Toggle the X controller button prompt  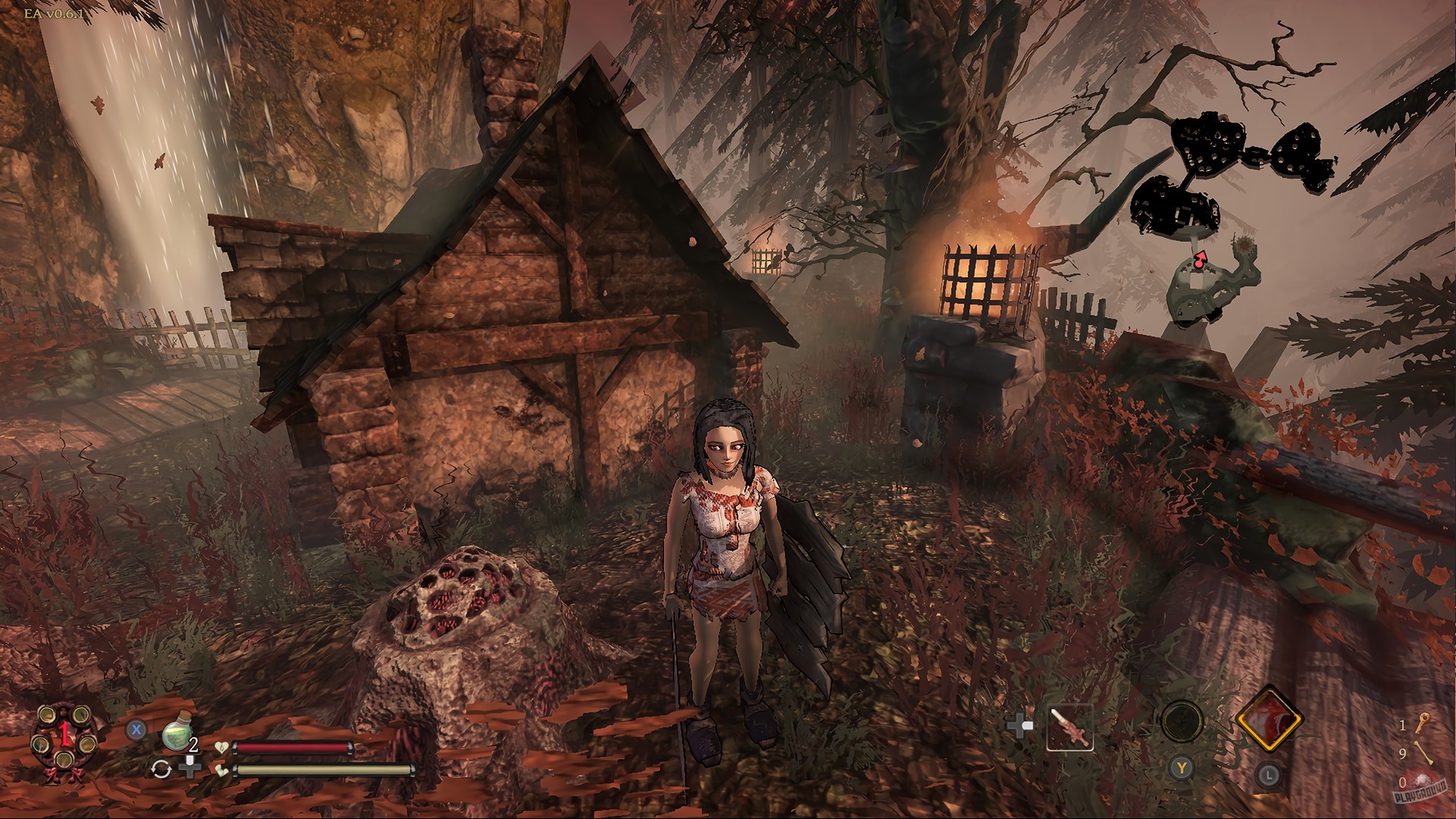136,729
